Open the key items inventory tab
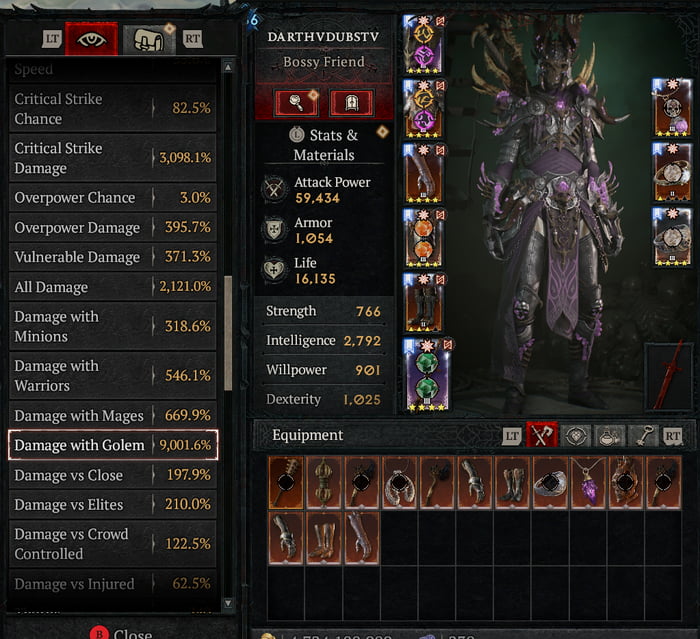Screen dimensions: 700x639 tap(643, 435)
